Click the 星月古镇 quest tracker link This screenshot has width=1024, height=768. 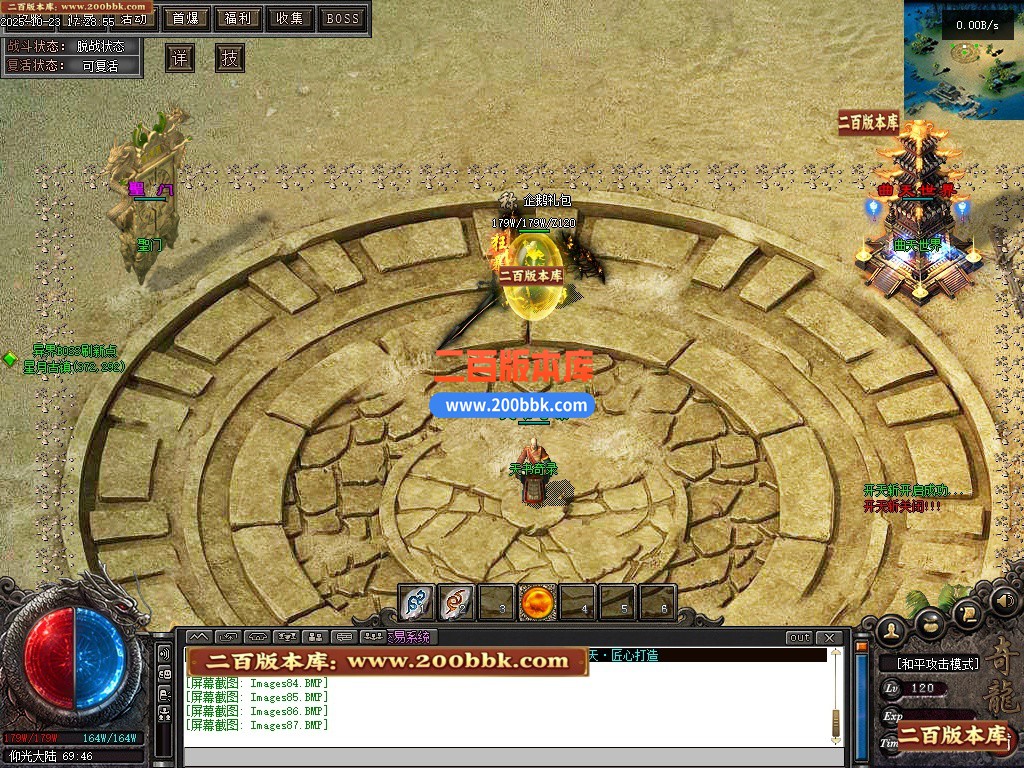pyautogui.click(x=74, y=366)
